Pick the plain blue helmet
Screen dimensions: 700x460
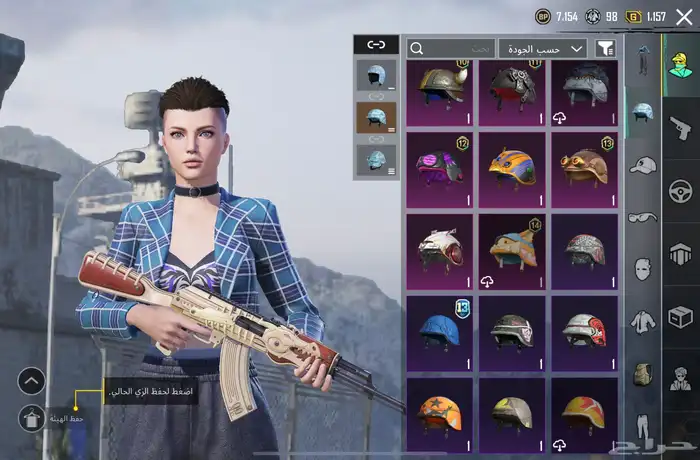coord(440,332)
